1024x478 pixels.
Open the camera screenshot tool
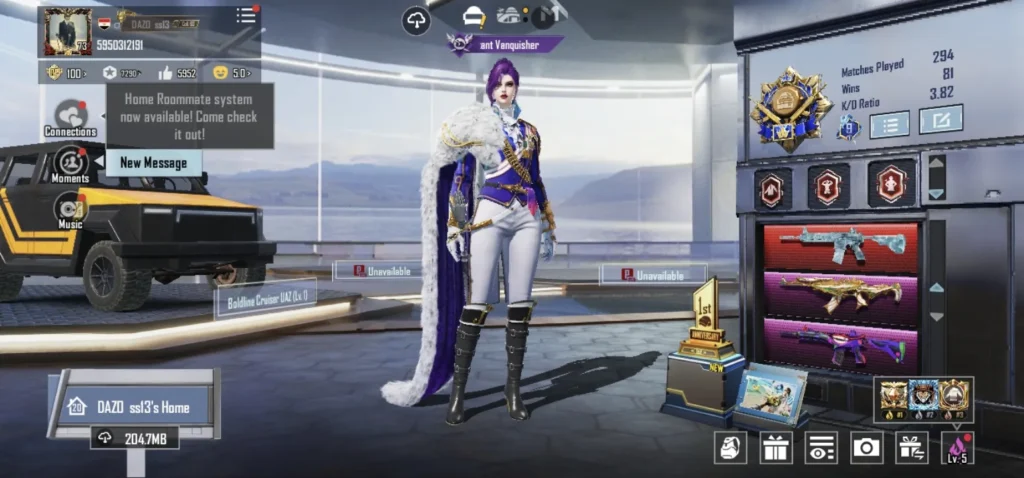866,447
